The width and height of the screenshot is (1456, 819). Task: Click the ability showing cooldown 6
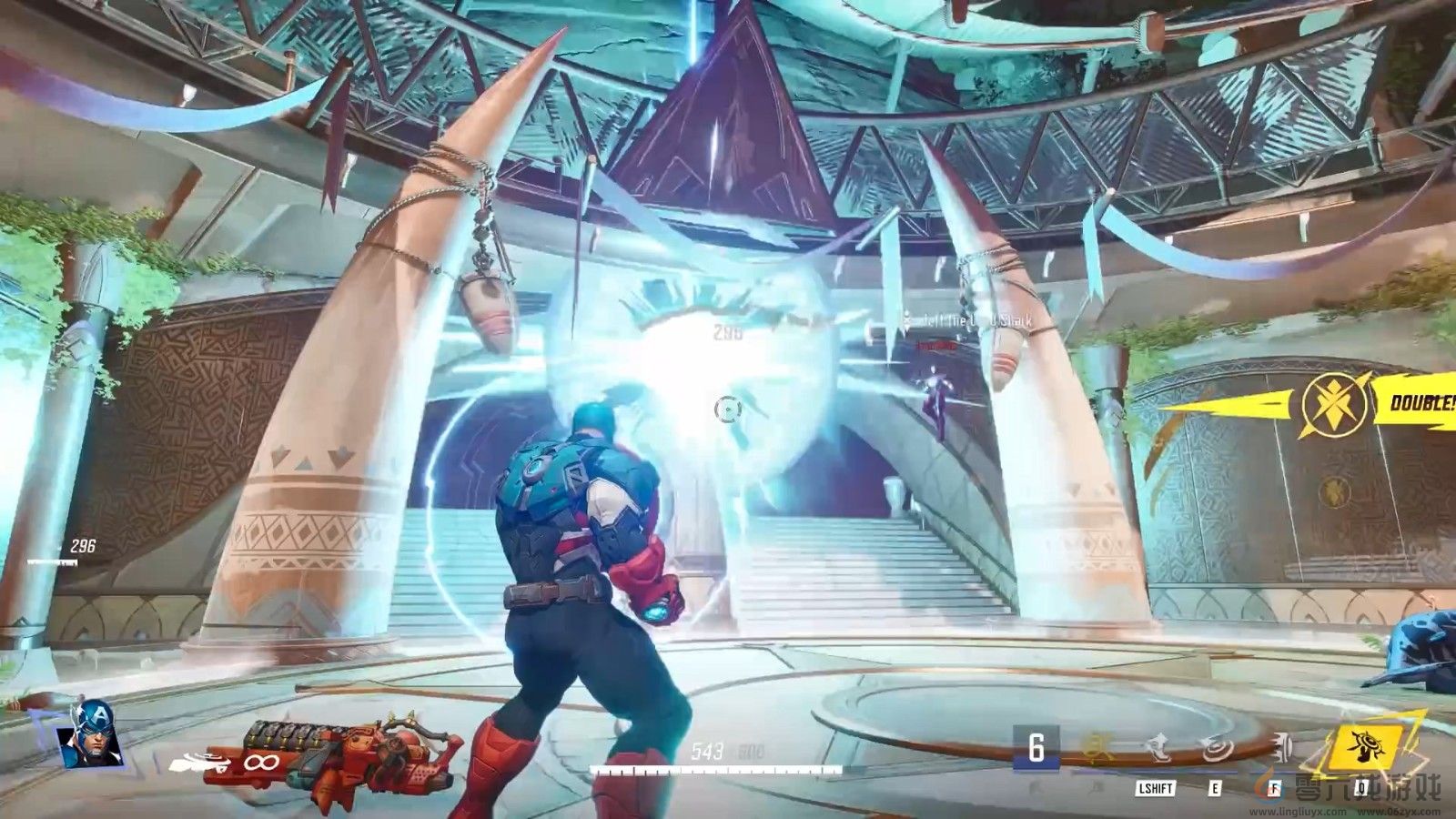pos(1036,749)
